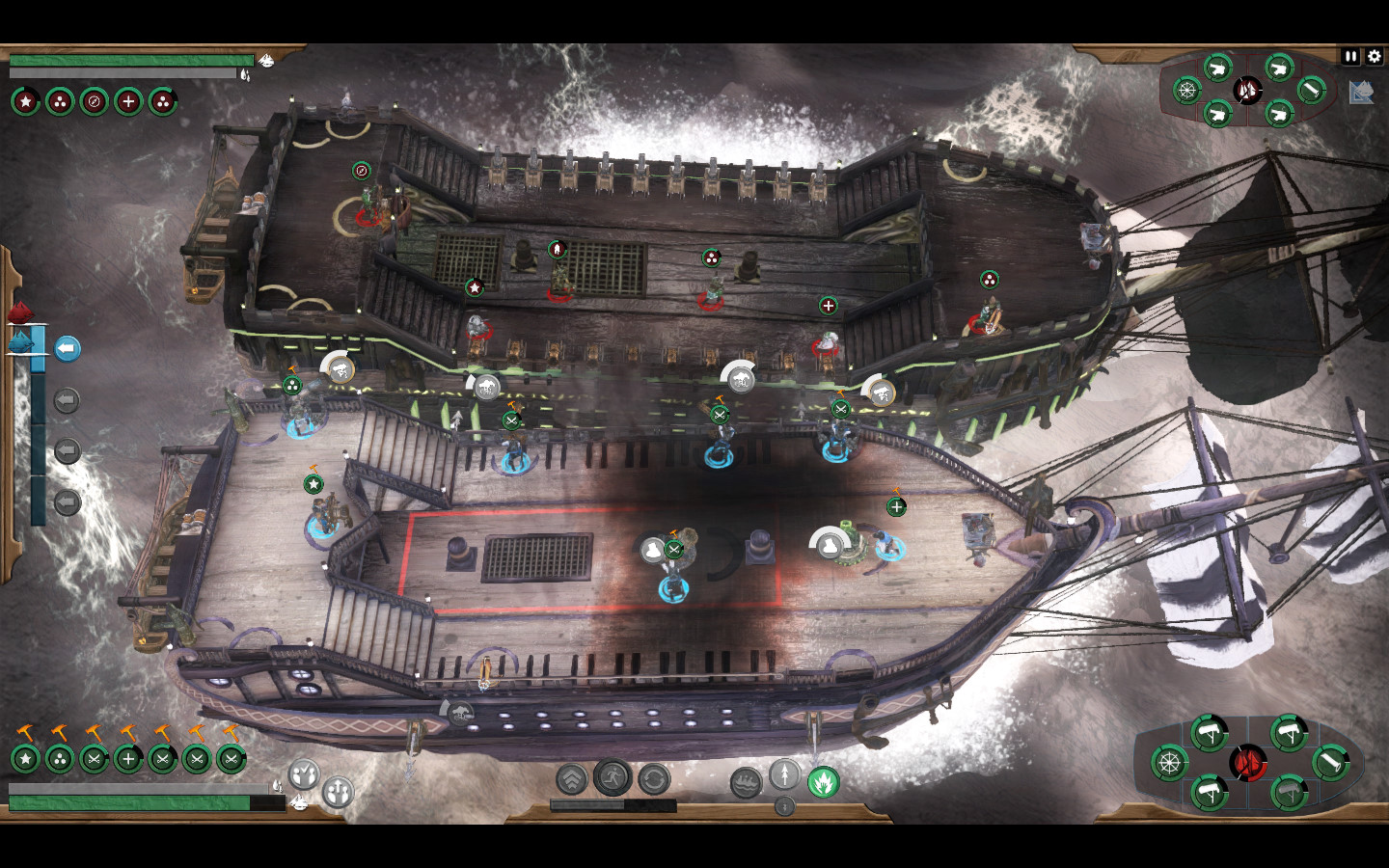The image size is (1389, 868).
Task: Activate the waves ability button
Action: click(746, 782)
